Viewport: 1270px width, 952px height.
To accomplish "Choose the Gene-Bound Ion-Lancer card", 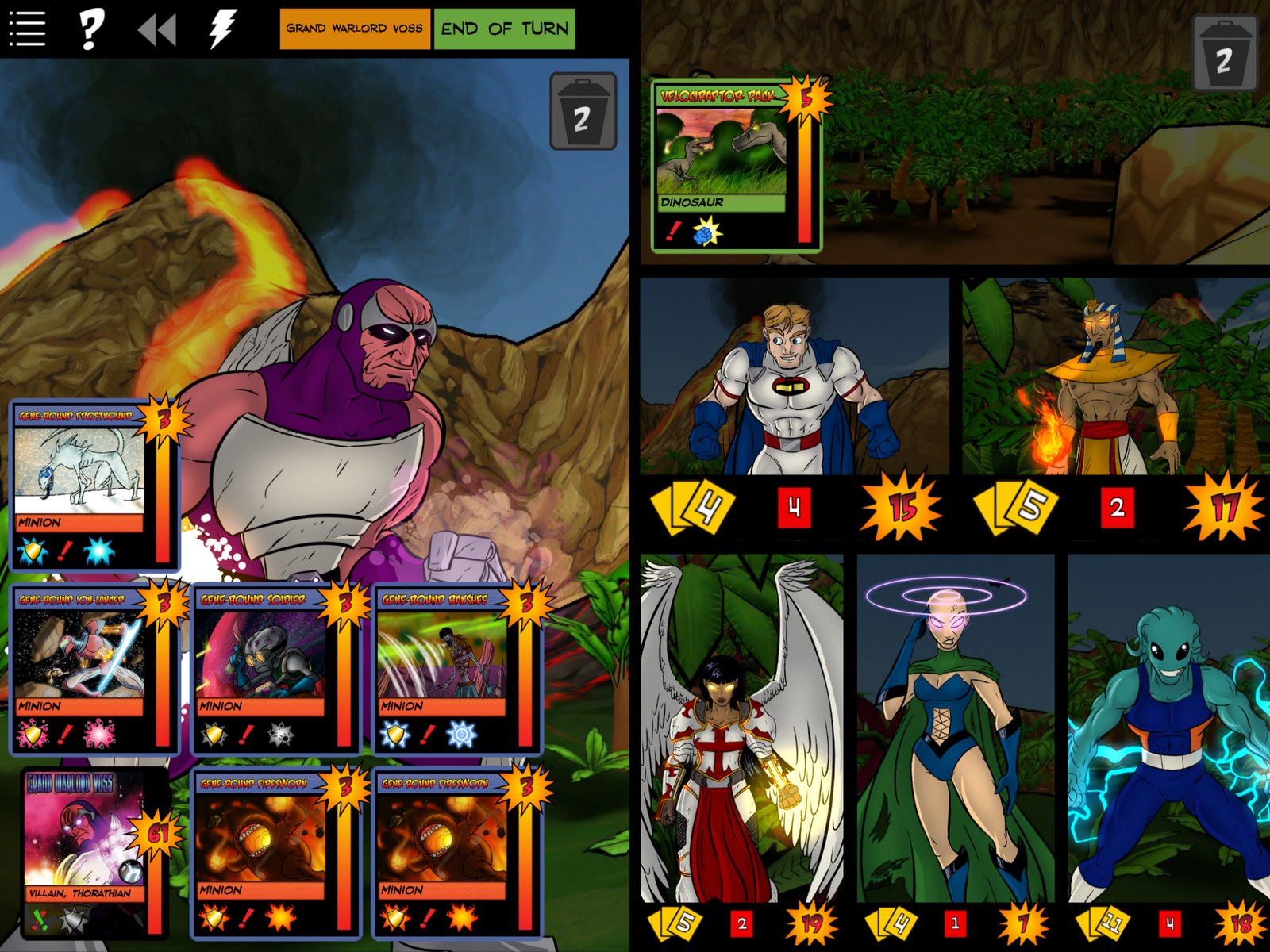I will click(94, 670).
